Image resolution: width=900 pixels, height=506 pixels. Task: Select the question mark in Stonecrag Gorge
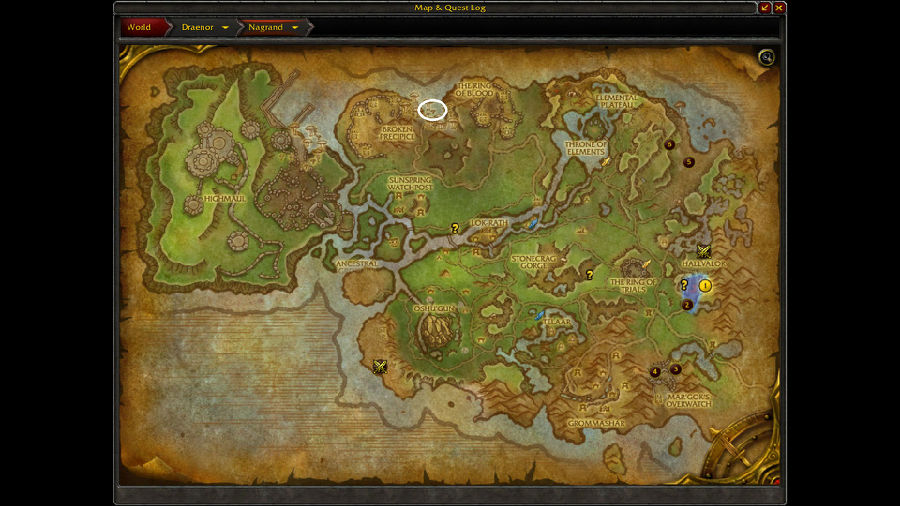pyautogui.click(x=590, y=275)
